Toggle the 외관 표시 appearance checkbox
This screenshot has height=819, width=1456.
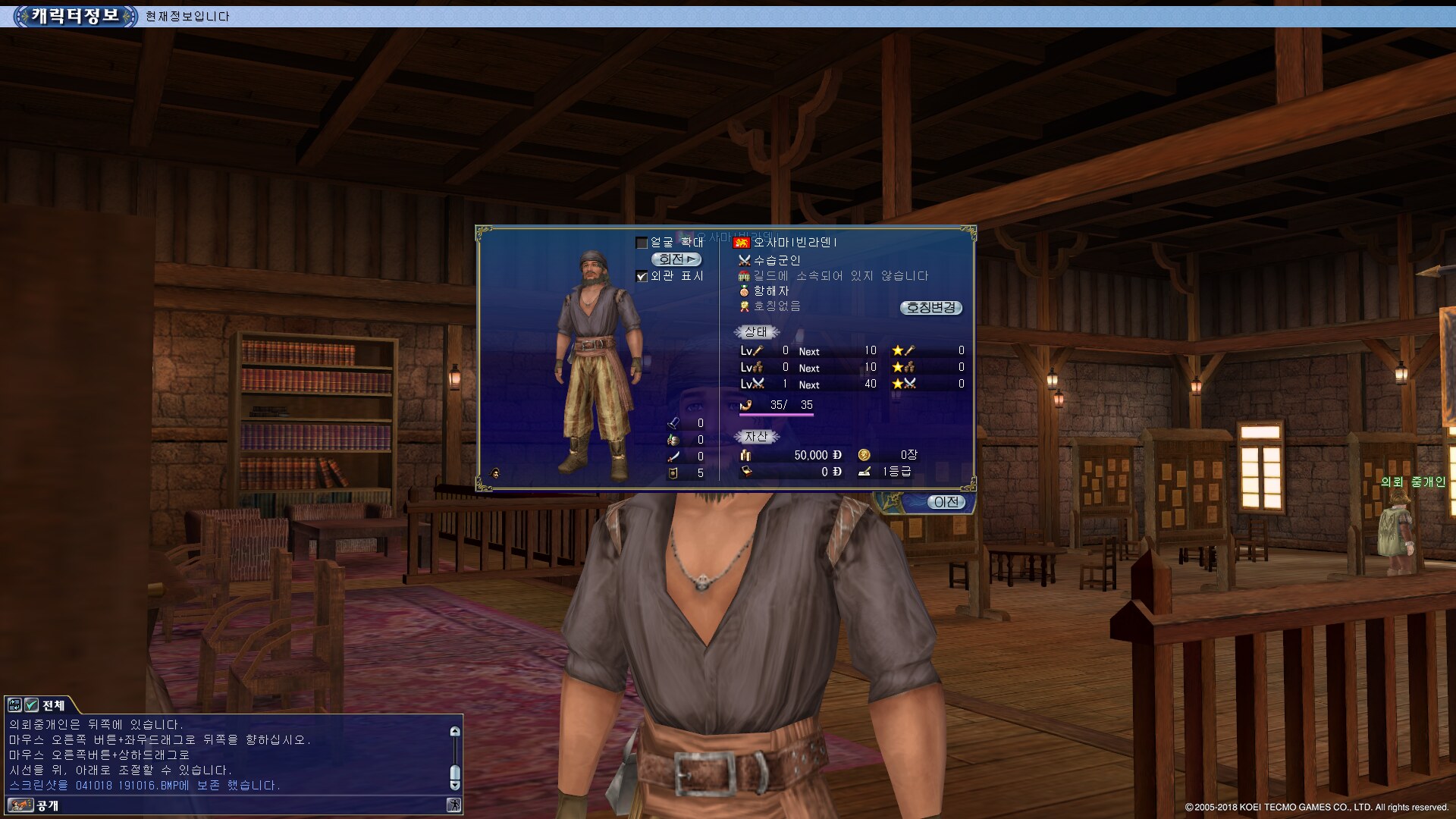click(642, 277)
